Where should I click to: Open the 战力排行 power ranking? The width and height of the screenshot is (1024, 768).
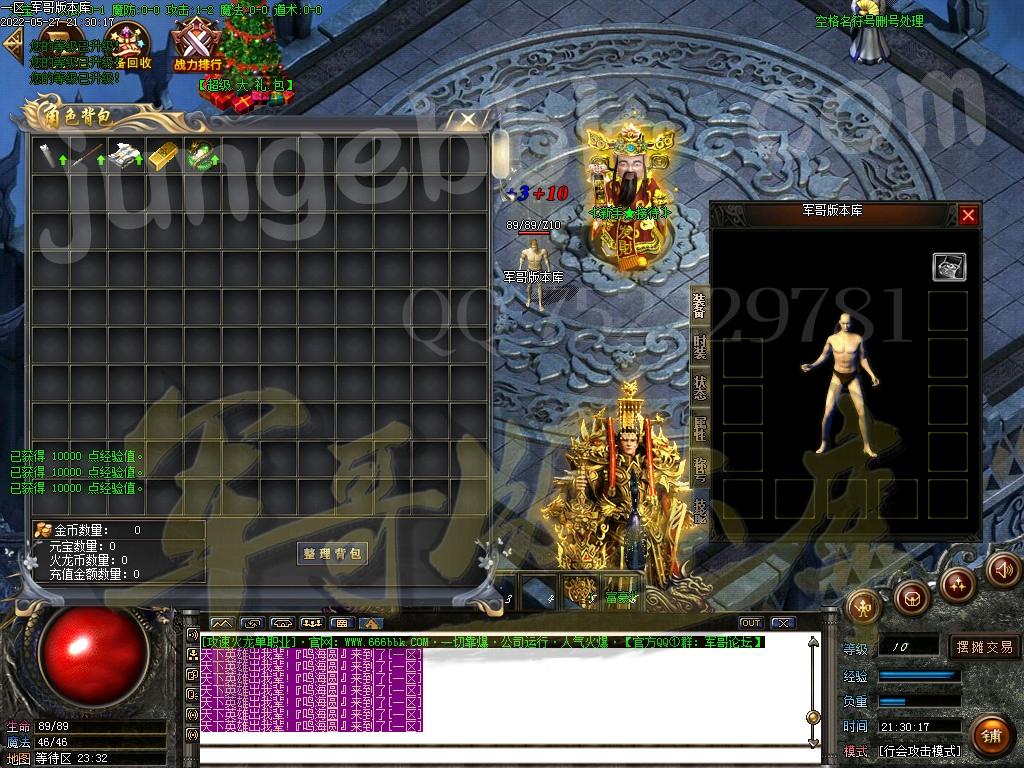click(x=197, y=48)
